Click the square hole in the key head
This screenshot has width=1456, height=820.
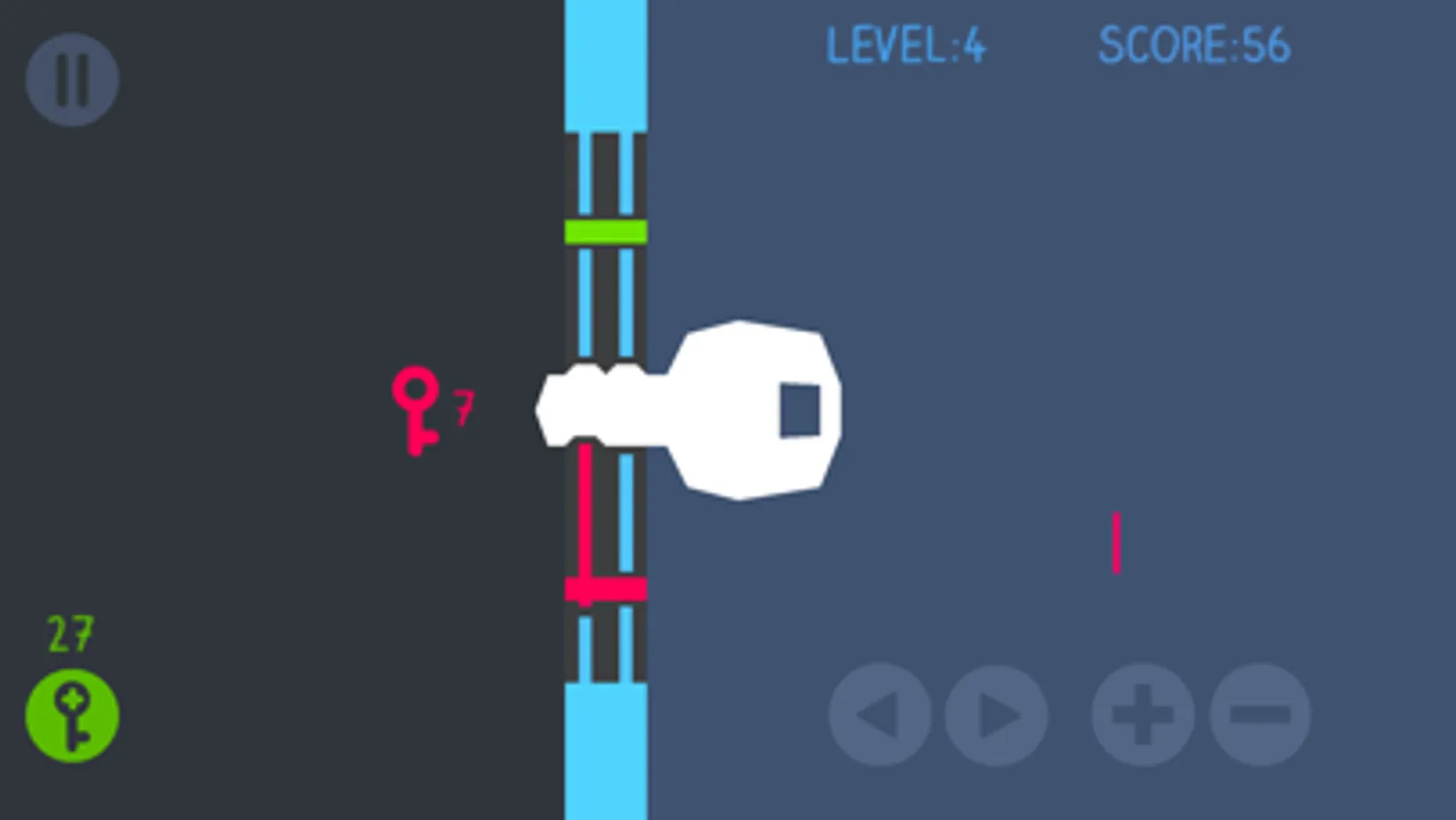tap(799, 408)
